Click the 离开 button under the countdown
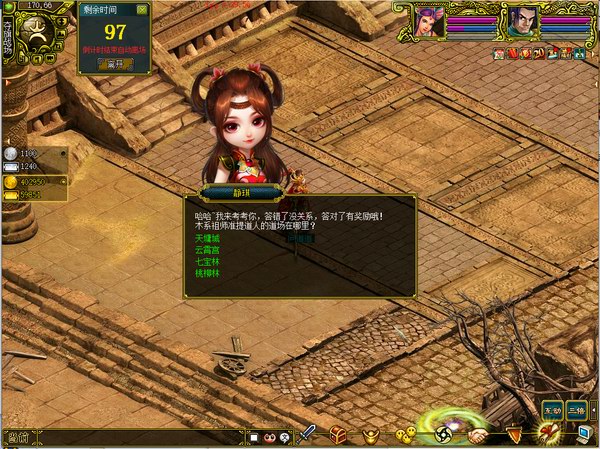 pos(114,63)
